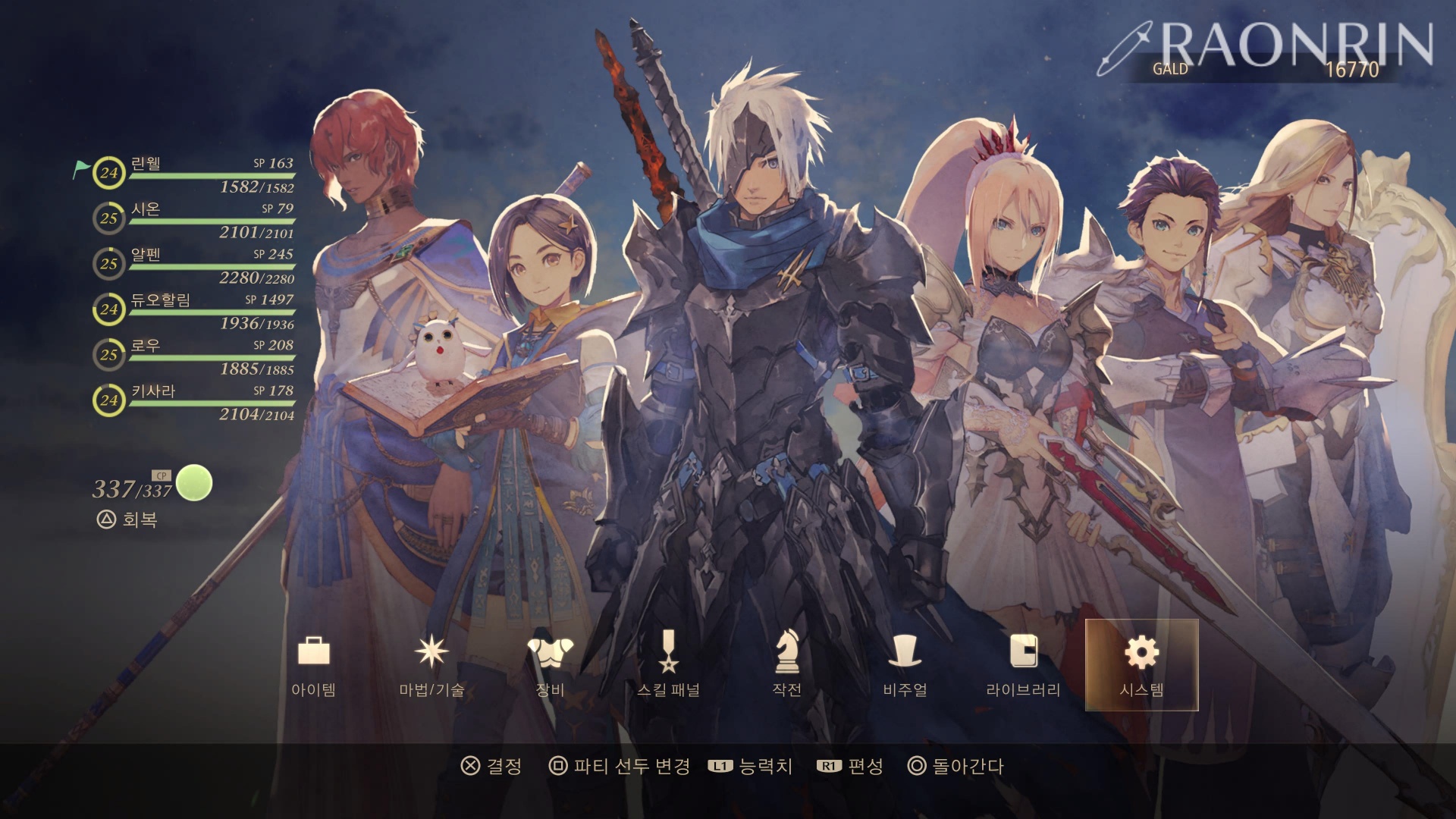This screenshot has width=1456, height=819.
Task: Select 로우 in the party list
Action: 194,356
